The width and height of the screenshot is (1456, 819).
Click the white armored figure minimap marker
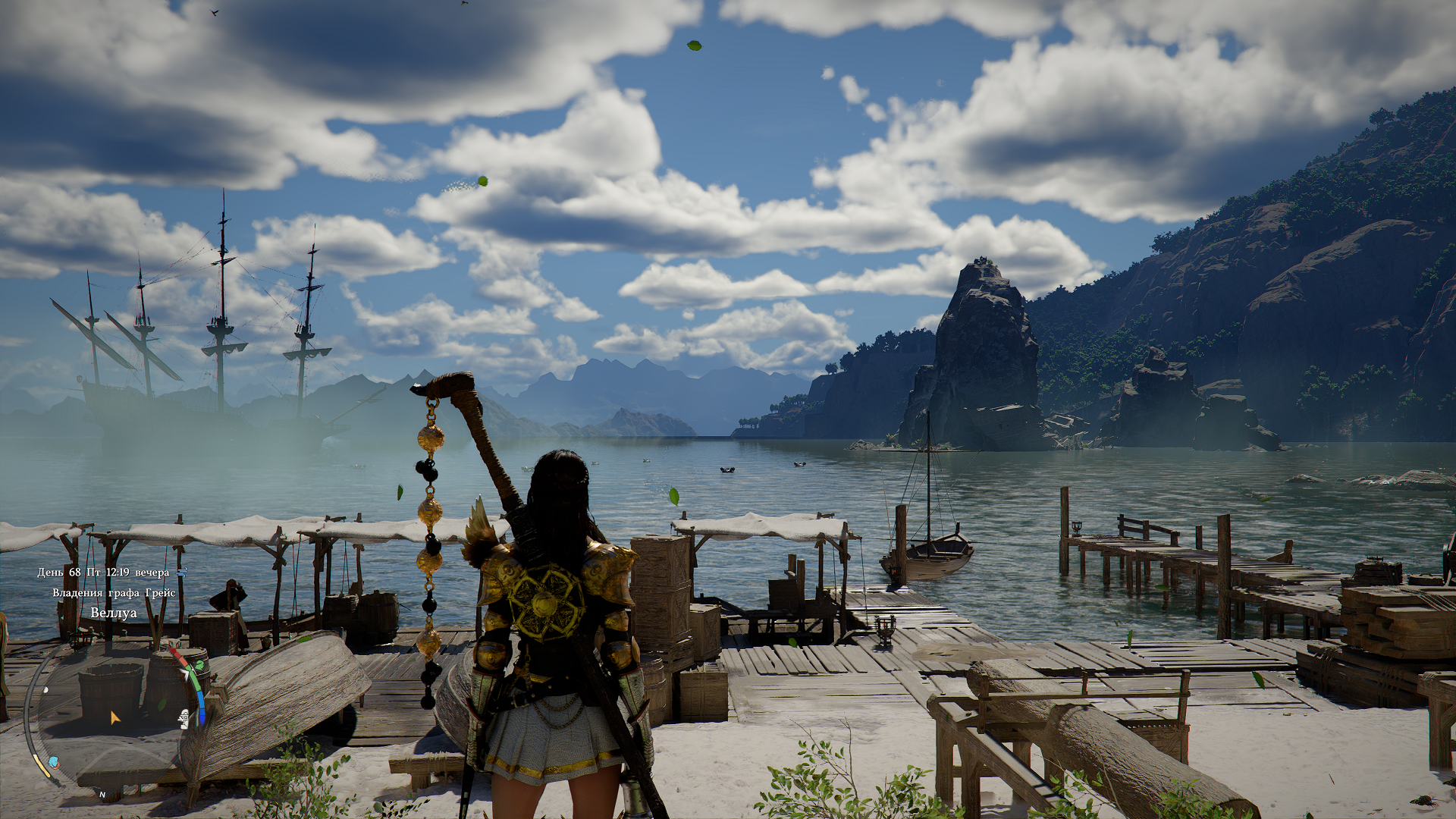(184, 718)
